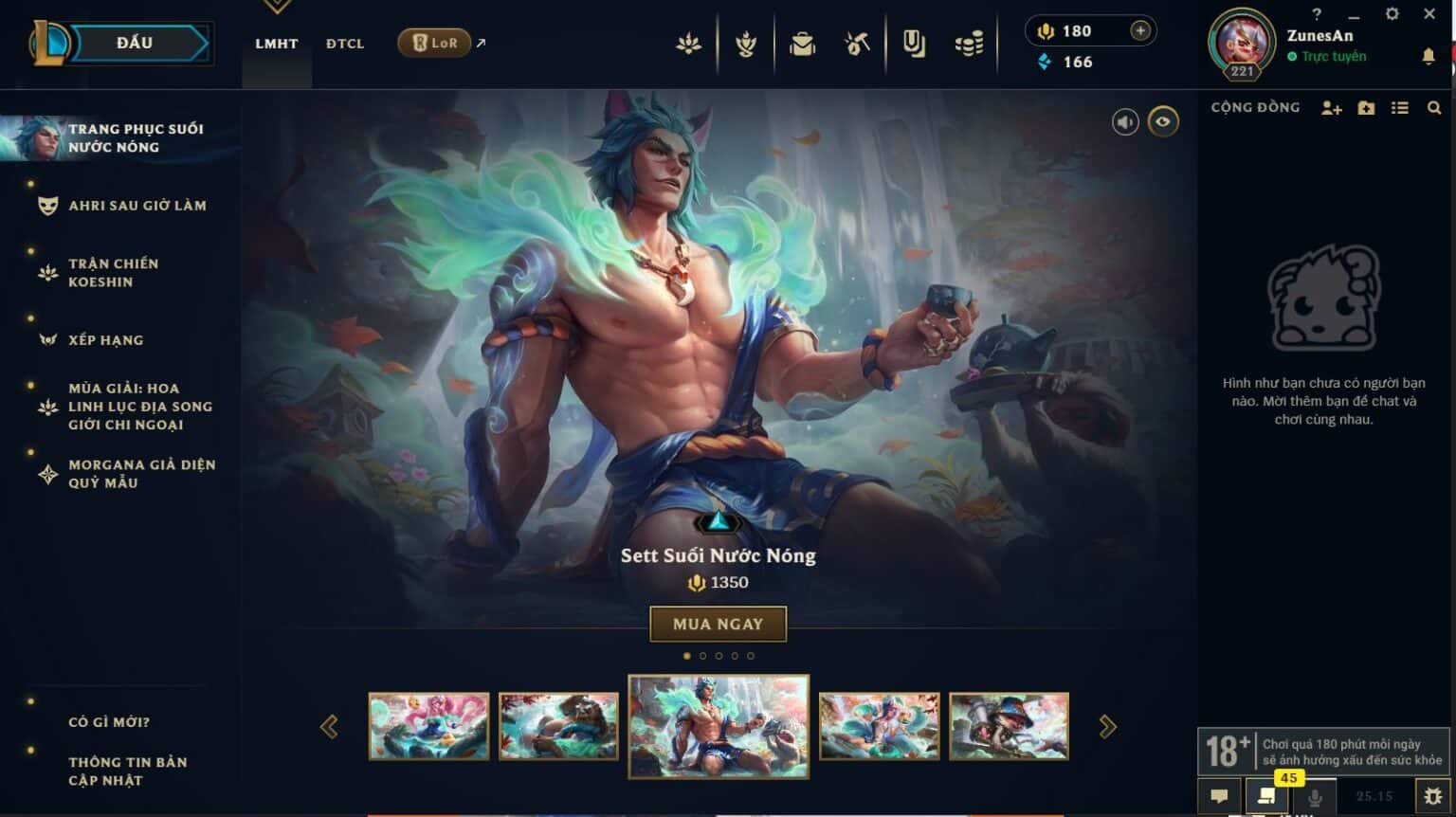
Task: Open missions journal showing 45 badge
Action: pyautogui.click(x=1267, y=797)
